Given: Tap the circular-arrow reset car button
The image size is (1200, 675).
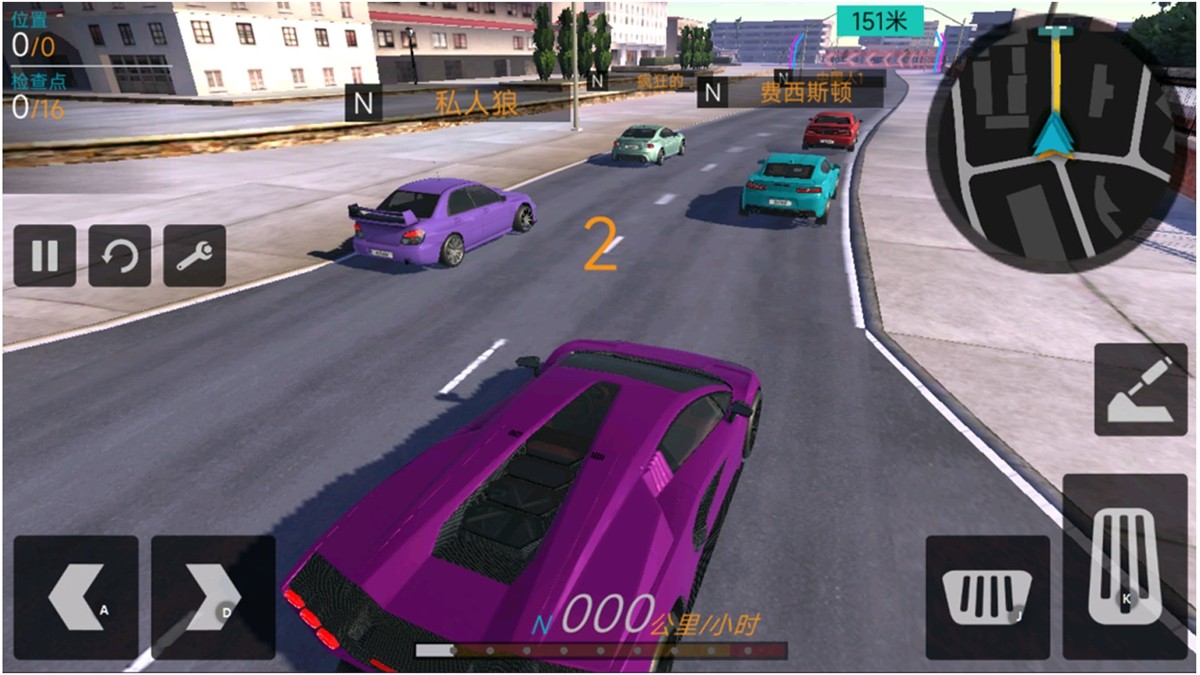Looking at the screenshot, I should point(120,256).
